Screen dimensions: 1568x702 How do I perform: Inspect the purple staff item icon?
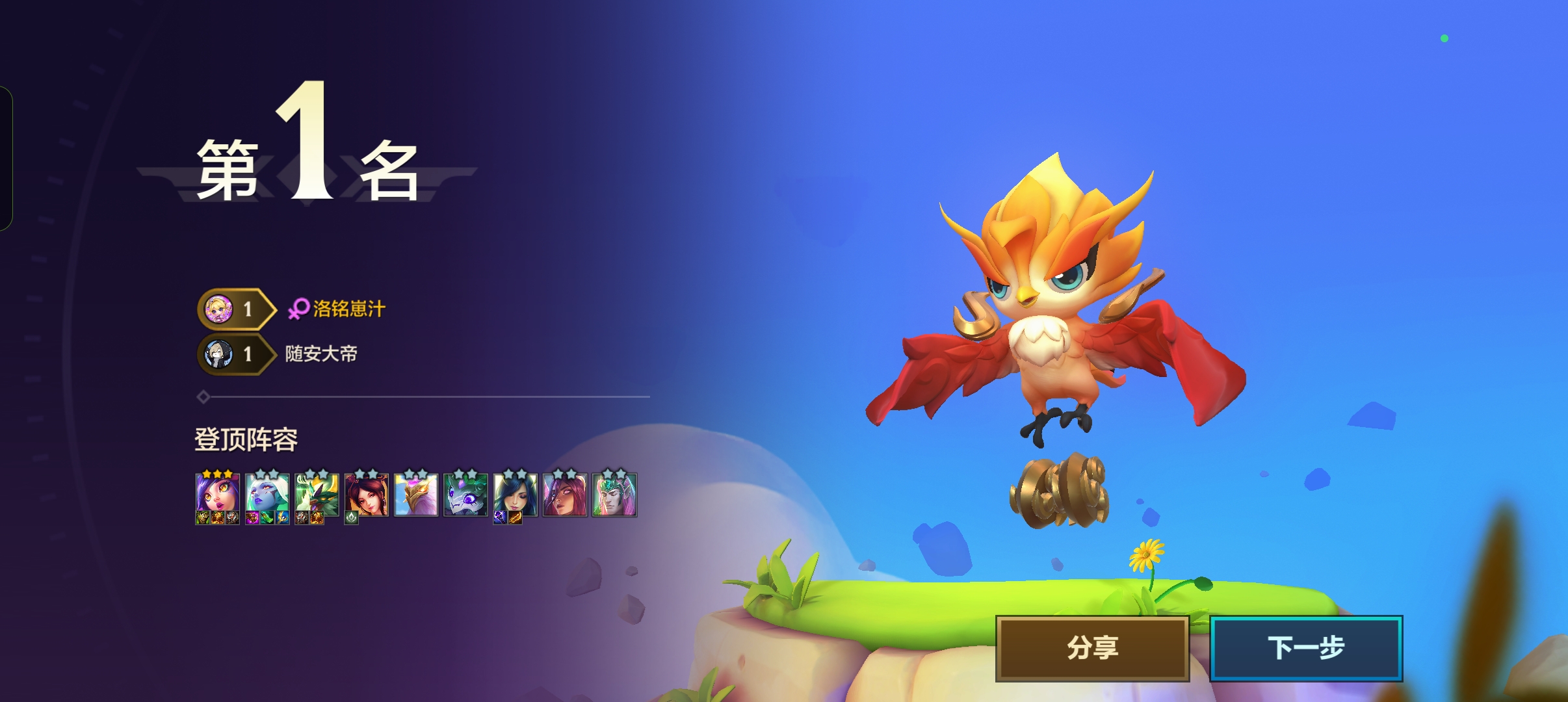pos(500,518)
